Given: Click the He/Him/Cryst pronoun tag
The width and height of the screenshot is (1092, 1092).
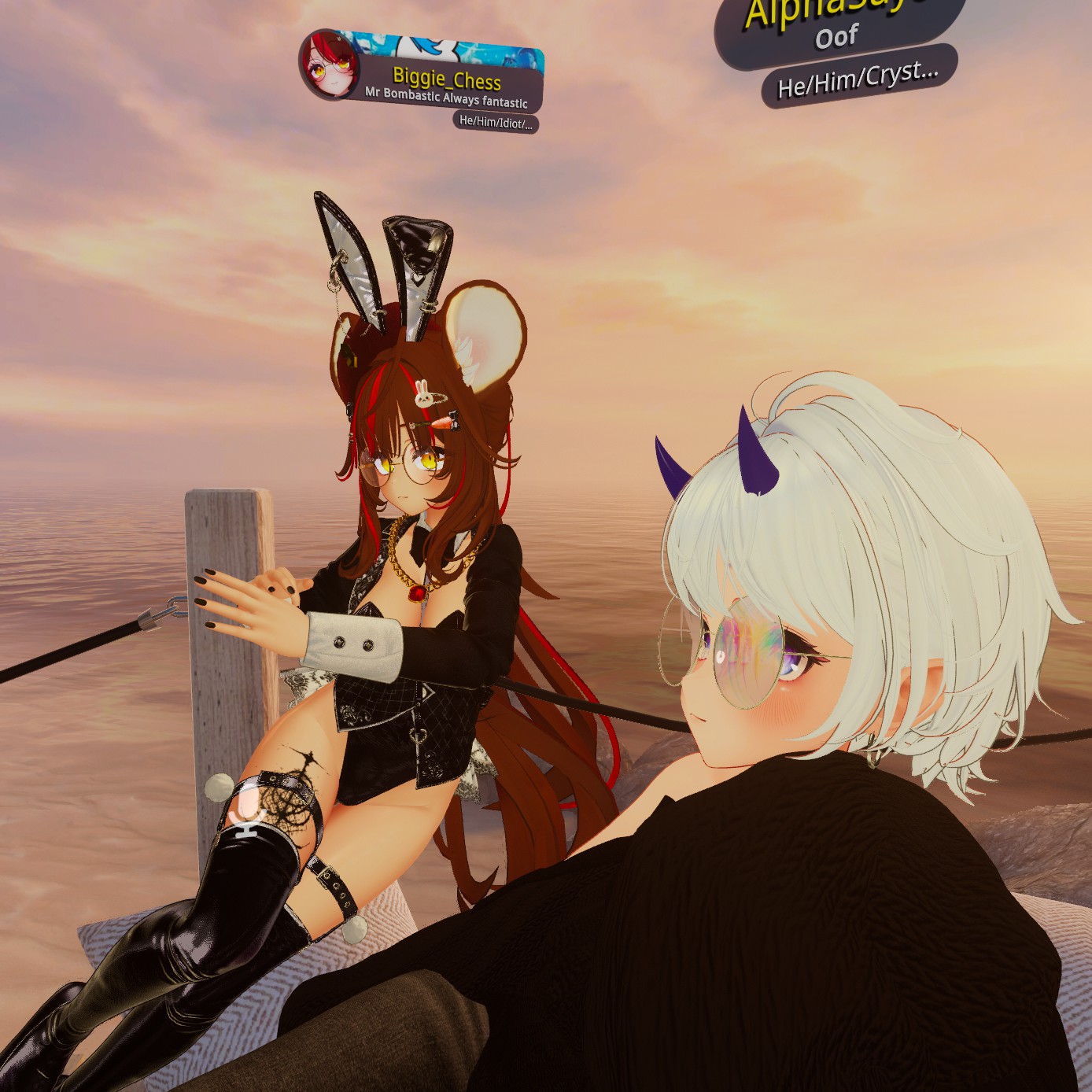Looking at the screenshot, I should click(x=858, y=78).
